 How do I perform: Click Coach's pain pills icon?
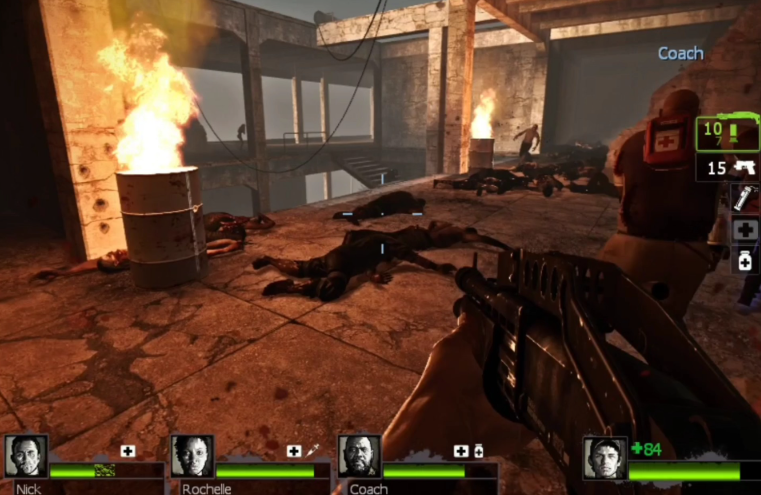point(478,451)
